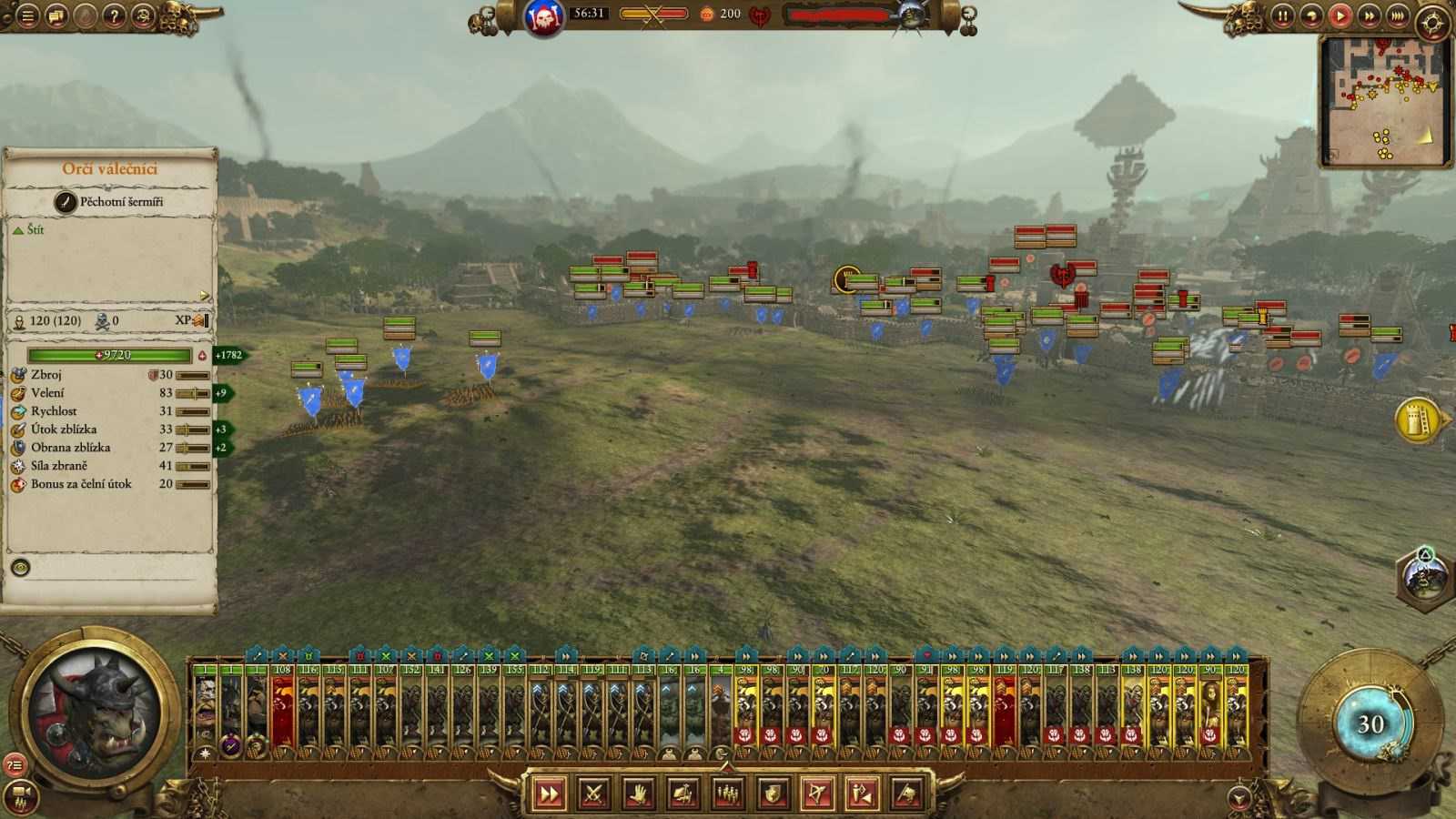1456x819 pixels.
Task: Open the unit group formations button
Action: (x=728, y=794)
